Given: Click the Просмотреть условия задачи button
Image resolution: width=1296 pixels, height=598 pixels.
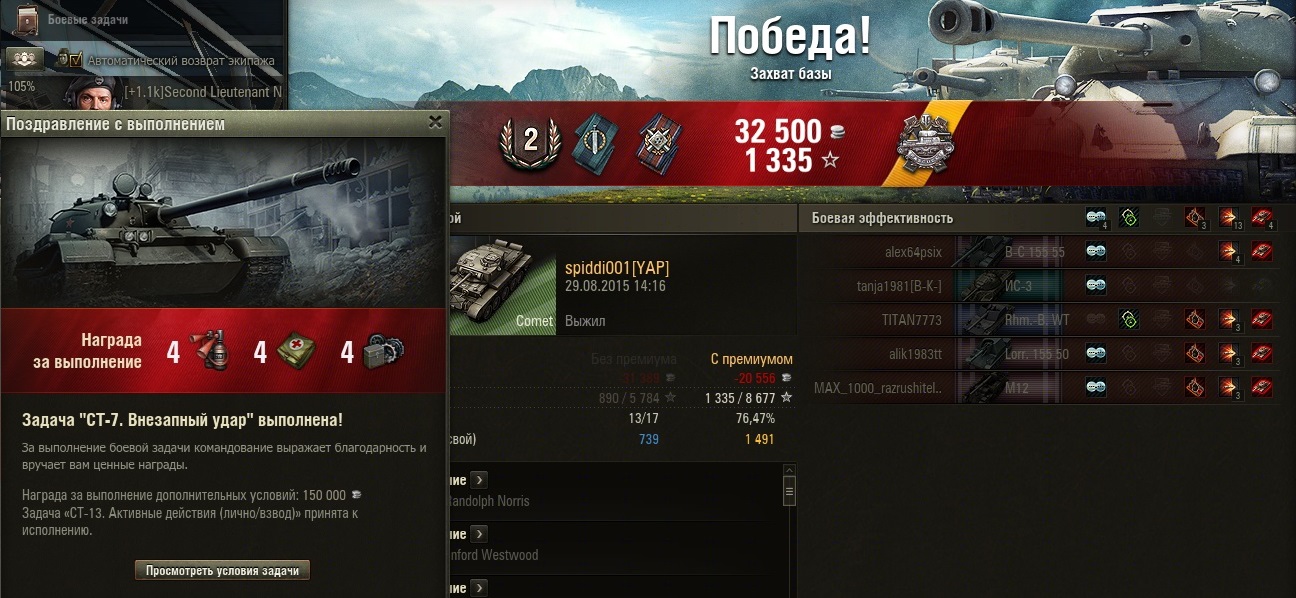Looking at the screenshot, I should point(222,571).
